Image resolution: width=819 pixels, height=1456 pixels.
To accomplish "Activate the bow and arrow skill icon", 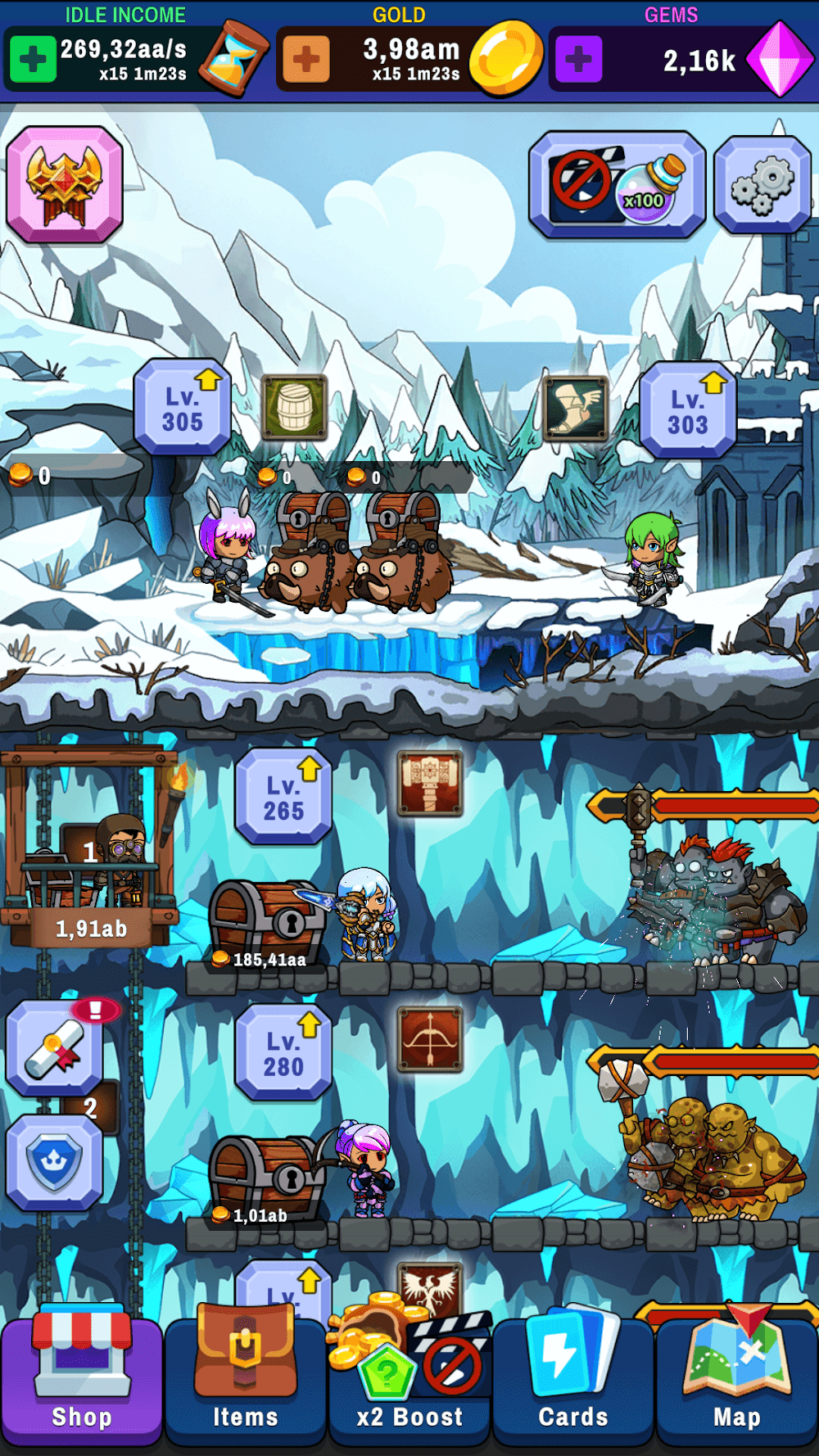I will pyautogui.click(x=430, y=1039).
